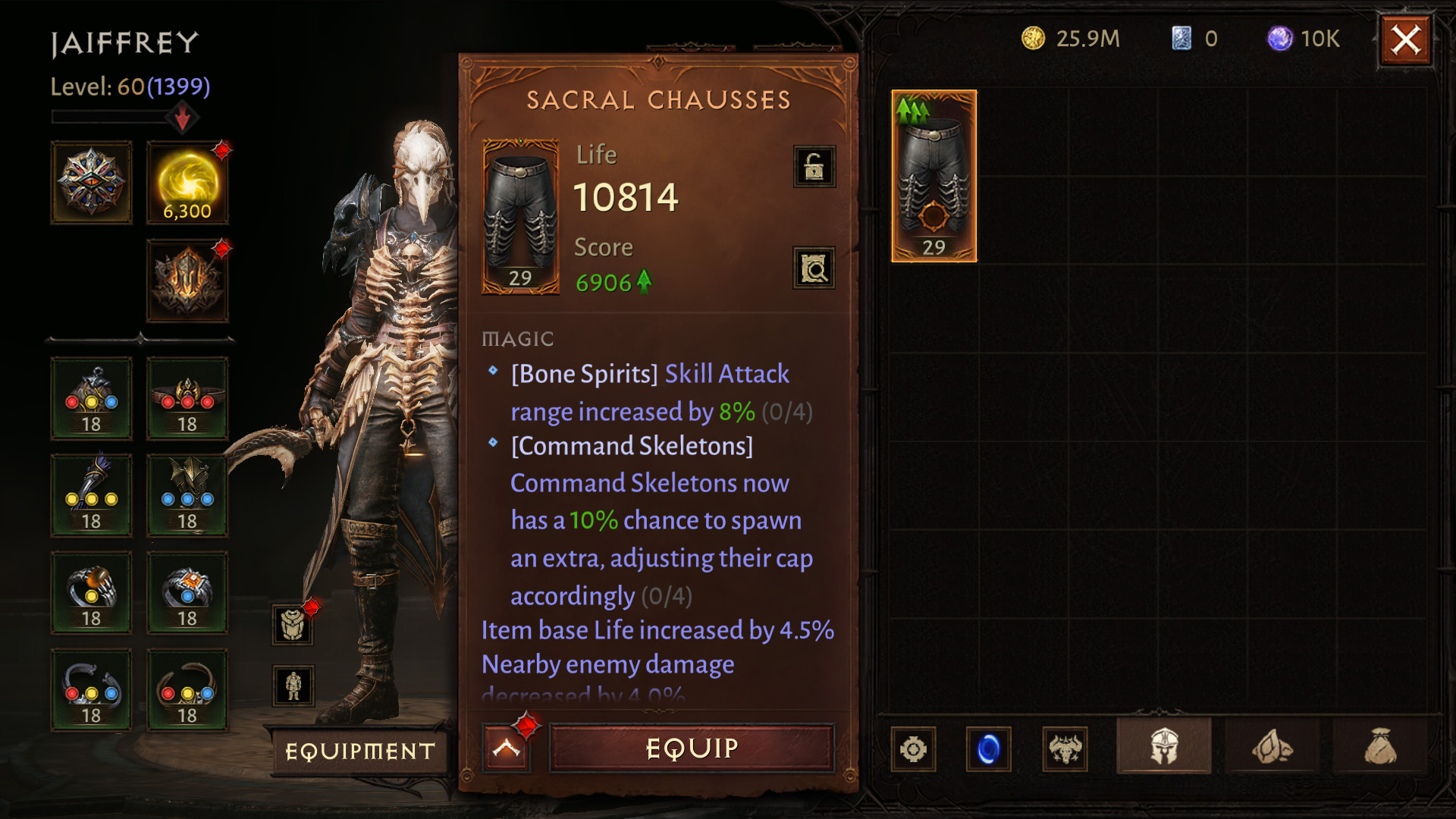Viewport: 1456px width, 819px height.
Task: Activate the blue portal icon
Action: pos(988,749)
